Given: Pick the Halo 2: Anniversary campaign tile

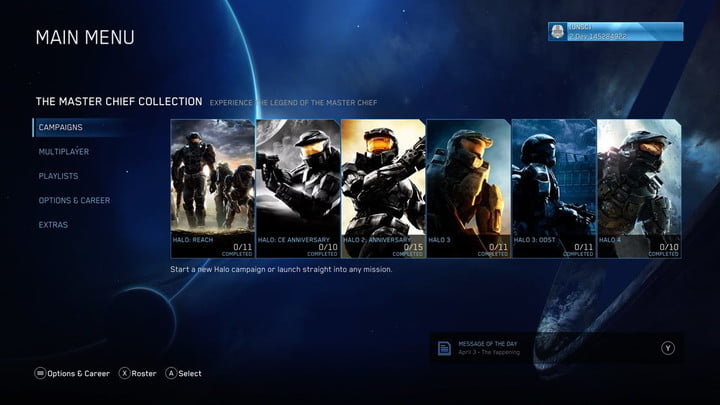Looking at the screenshot, I should click(383, 189).
